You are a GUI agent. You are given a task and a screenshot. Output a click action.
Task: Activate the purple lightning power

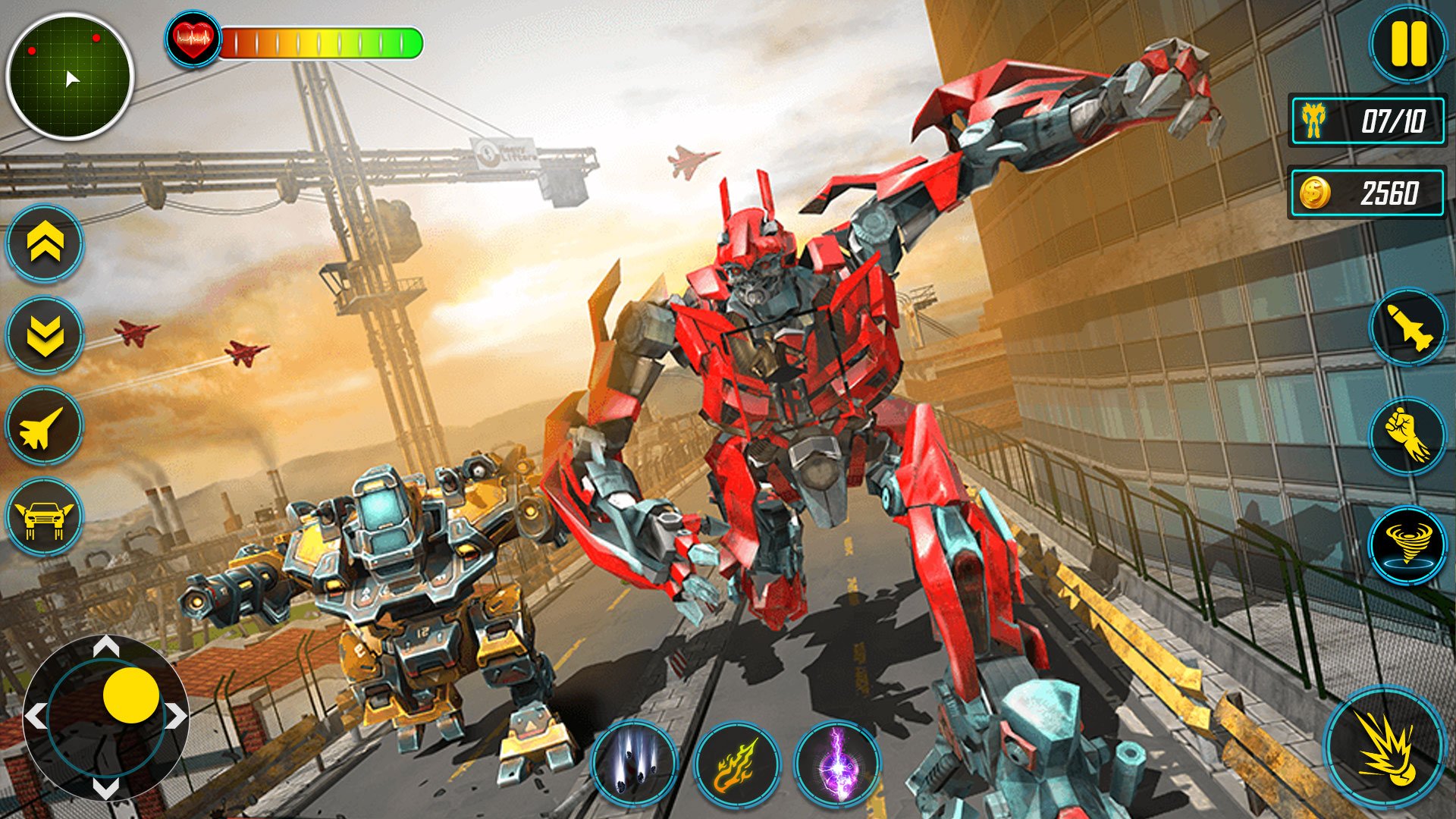833,764
